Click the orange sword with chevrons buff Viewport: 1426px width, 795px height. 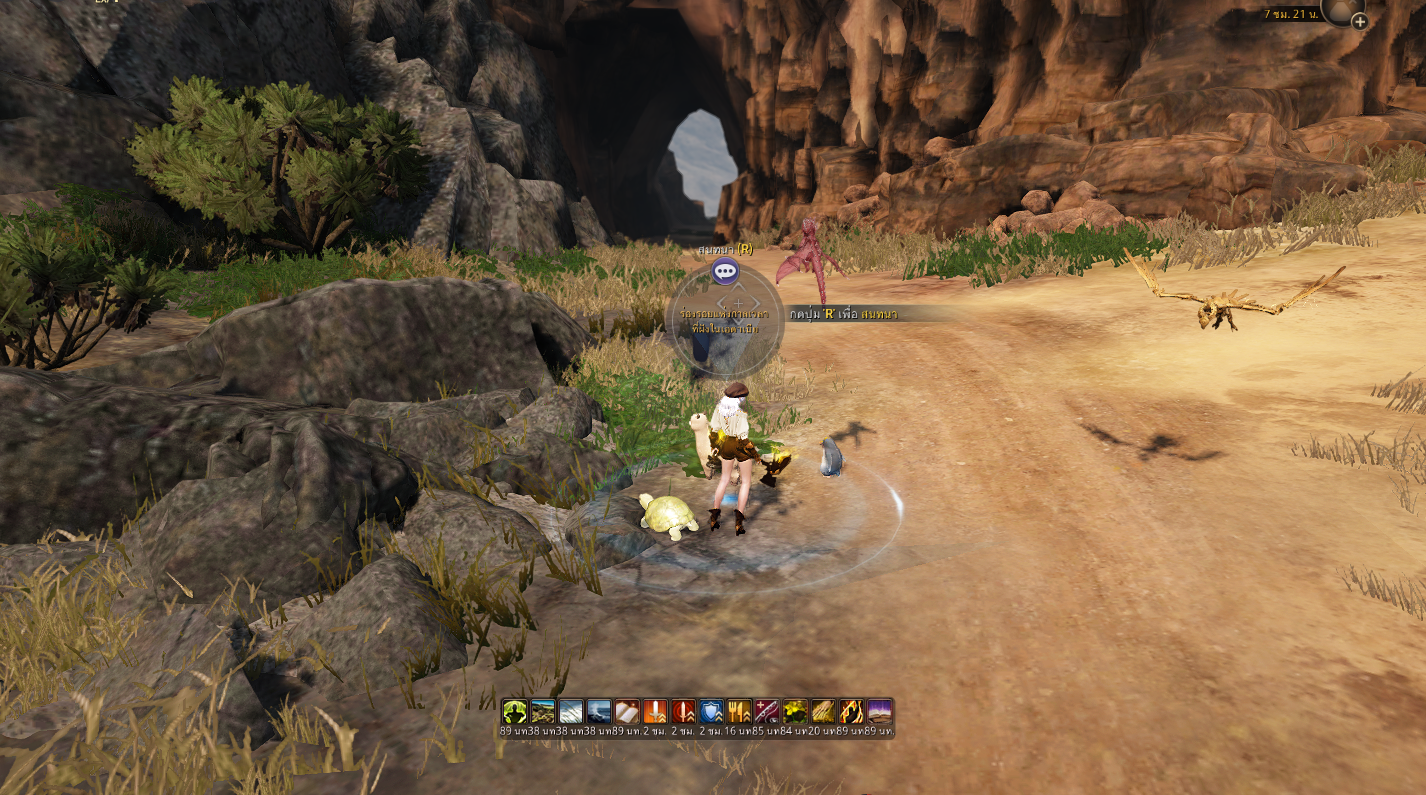655,711
